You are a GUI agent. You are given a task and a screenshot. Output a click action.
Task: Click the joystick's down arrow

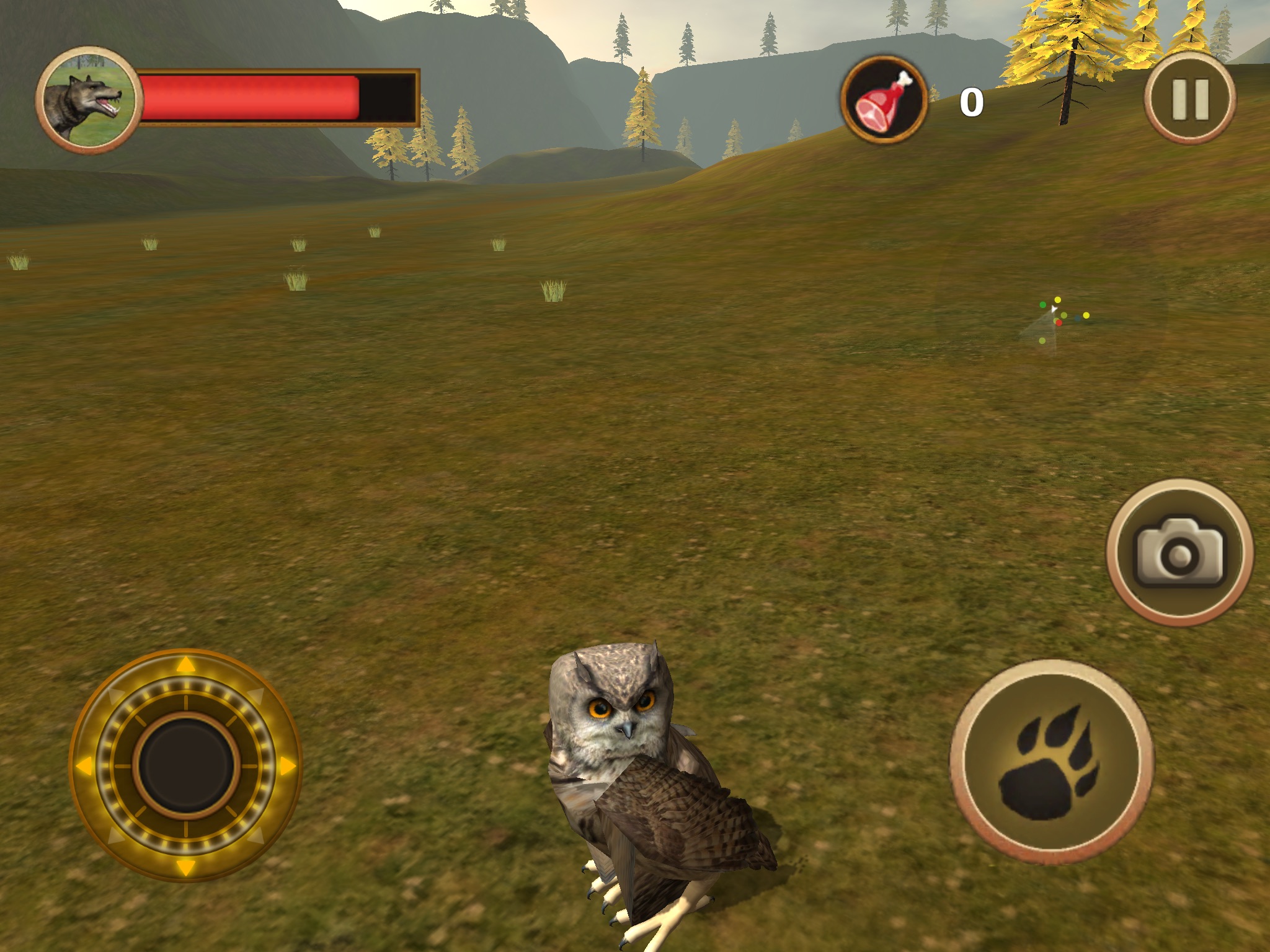point(185,866)
